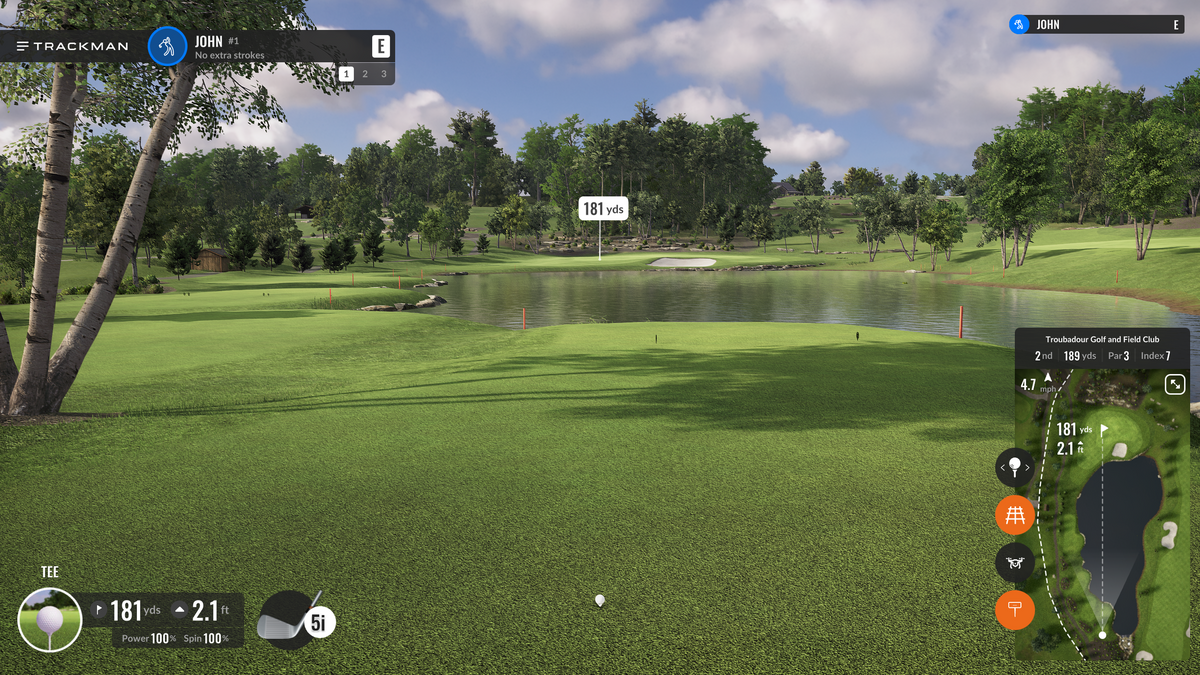
Task: Toggle the orange tee marker button
Action: coord(1015,610)
